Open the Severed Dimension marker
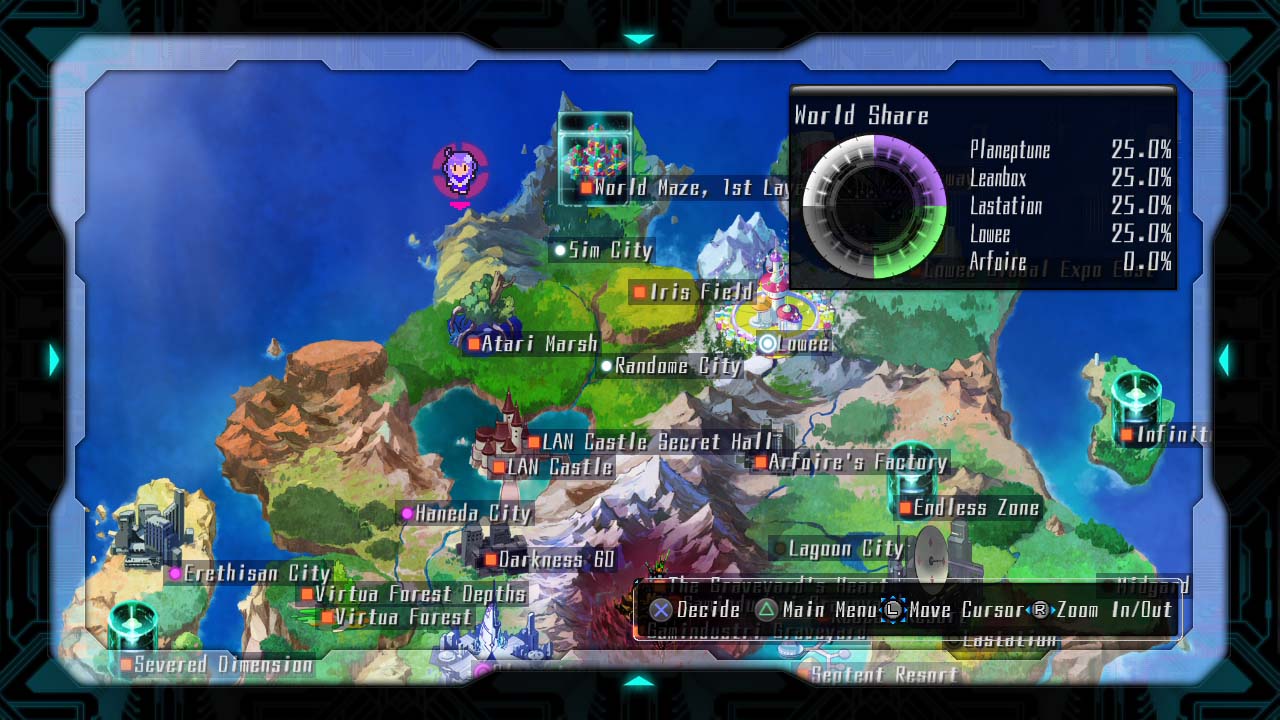The height and width of the screenshot is (720, 1280). click(x=126, y=664)
